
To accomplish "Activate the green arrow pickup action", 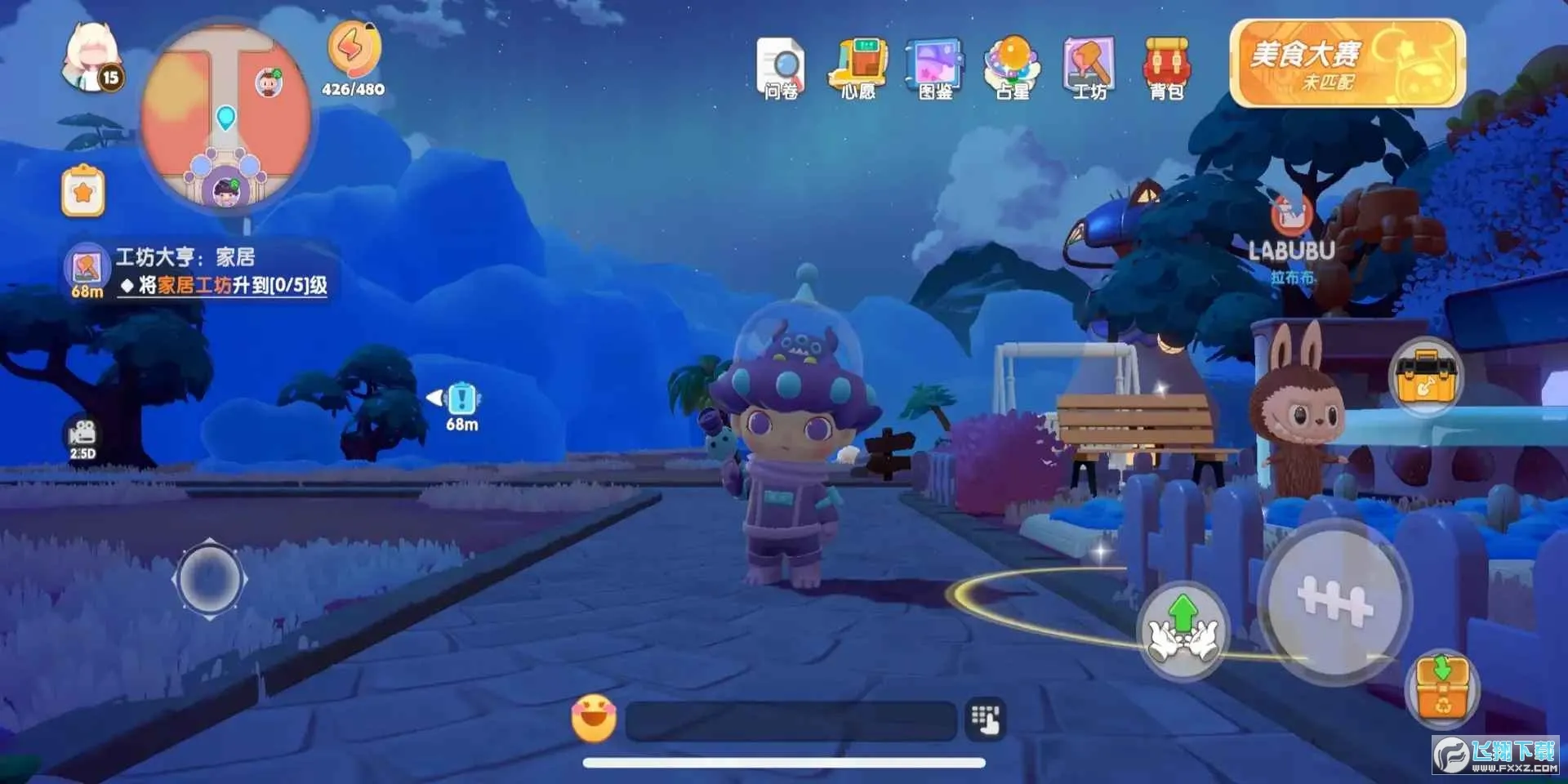I will (1183, 630).
